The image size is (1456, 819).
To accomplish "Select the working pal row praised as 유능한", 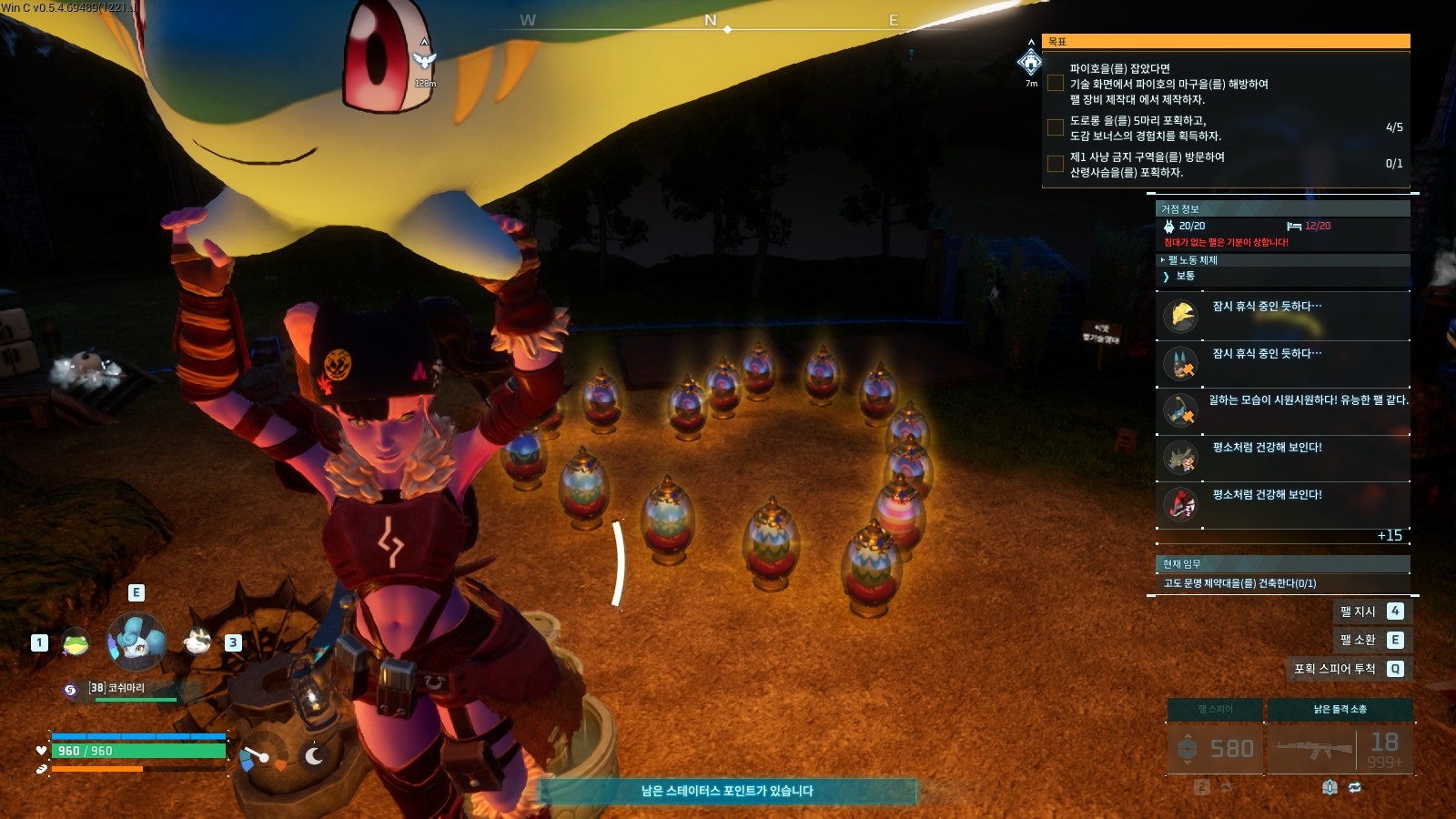I will (x=1282, y=410).
